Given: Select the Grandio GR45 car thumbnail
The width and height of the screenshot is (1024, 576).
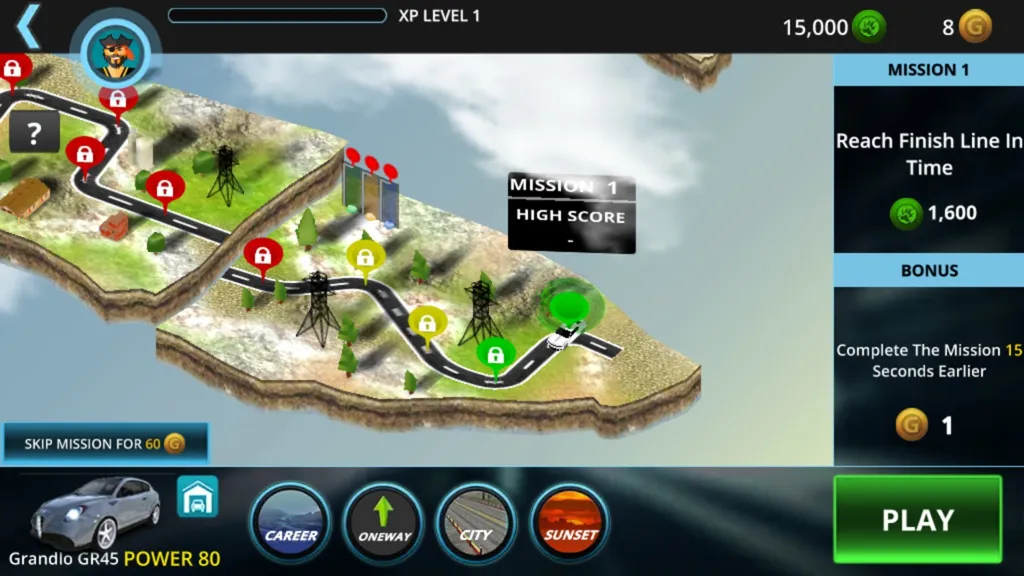Looking at the screenshot, I should [x=96, y=510].
